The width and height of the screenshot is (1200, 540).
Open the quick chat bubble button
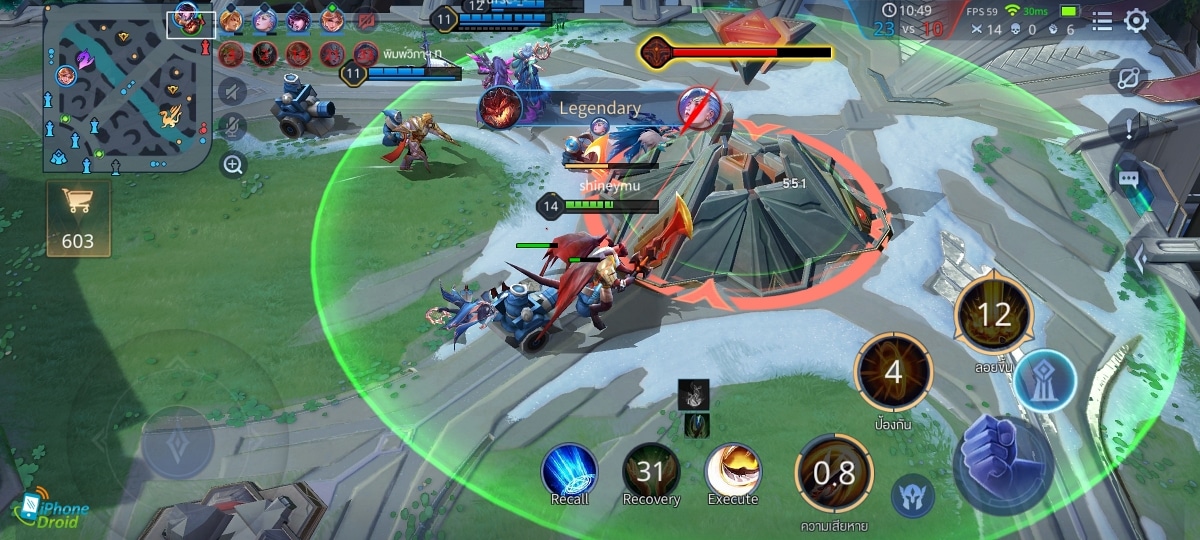pyautogui.click(x=1129, y=178)
